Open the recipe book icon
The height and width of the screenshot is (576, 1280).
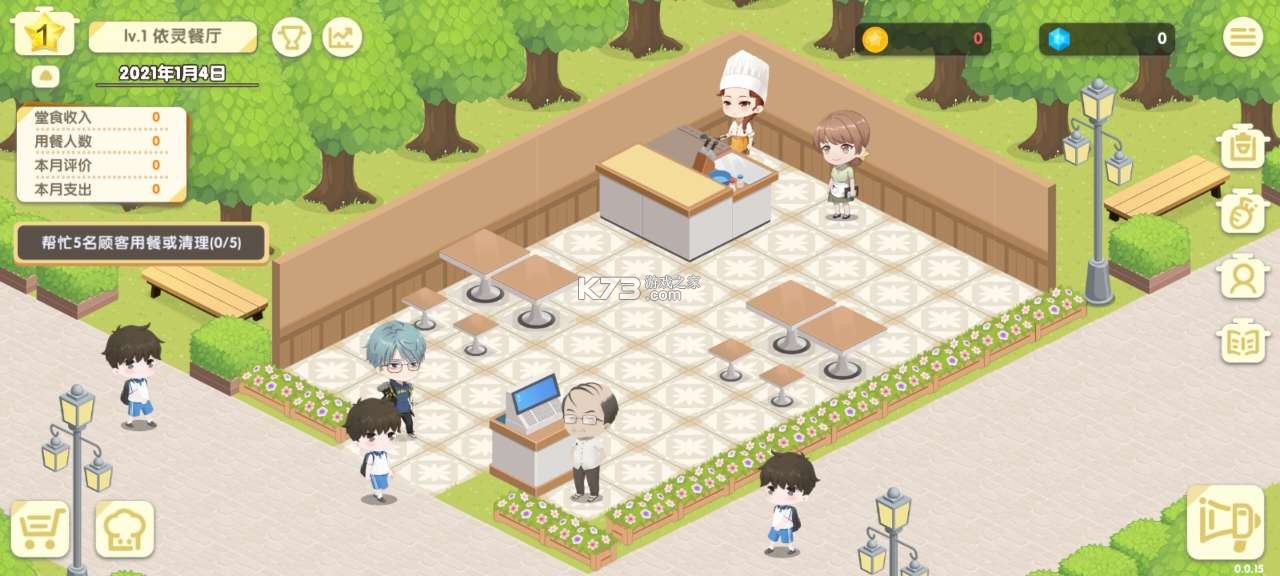coord(1243,341)
